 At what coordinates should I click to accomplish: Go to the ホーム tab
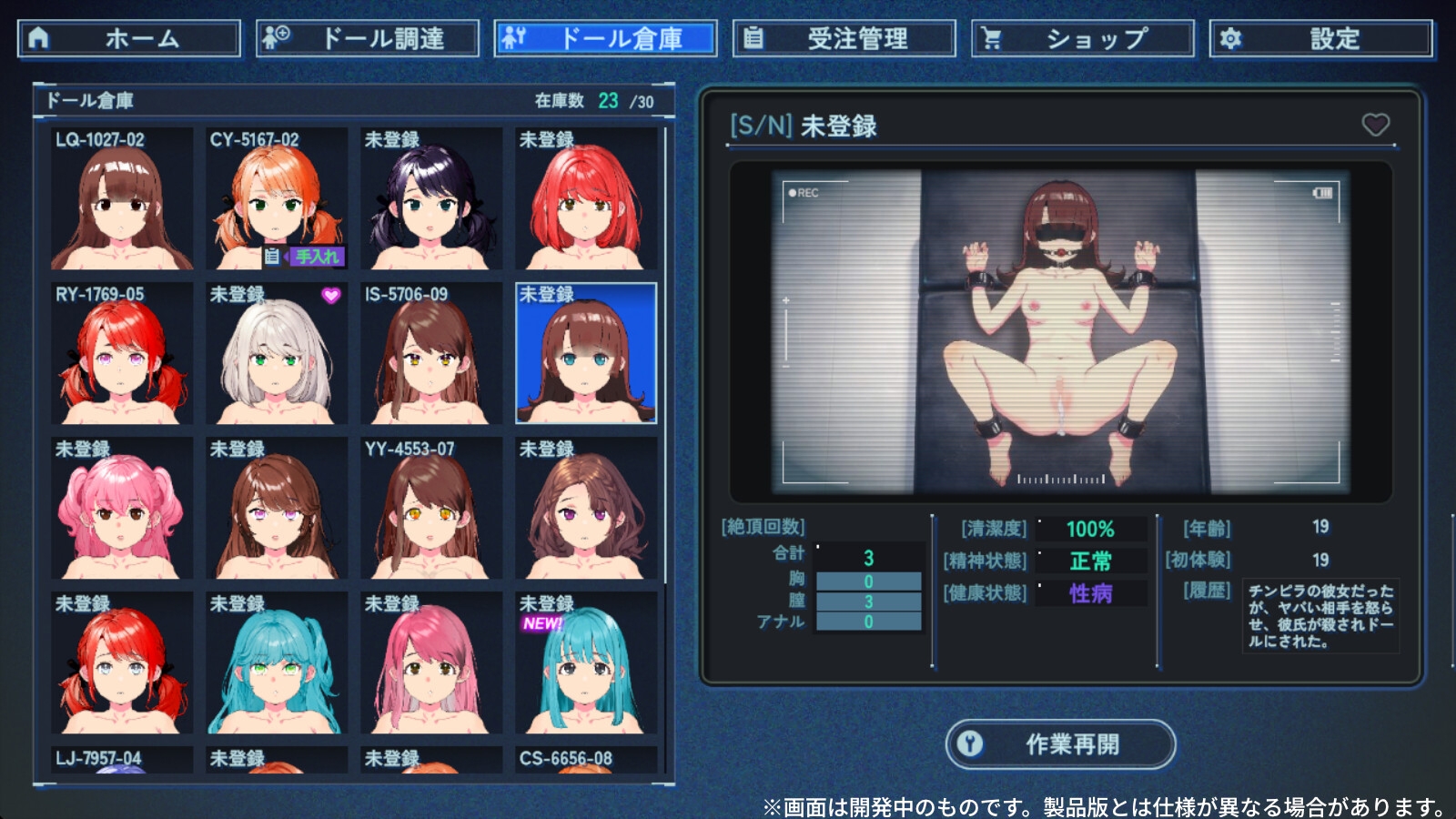pyautogui.click(x=129, y=39)
